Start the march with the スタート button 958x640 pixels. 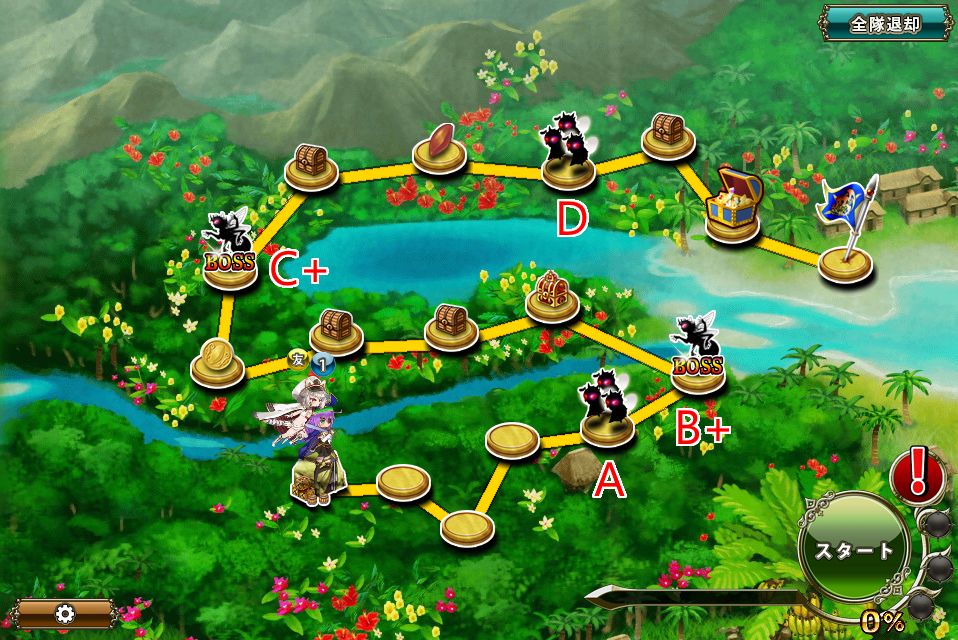pos(853,550)
